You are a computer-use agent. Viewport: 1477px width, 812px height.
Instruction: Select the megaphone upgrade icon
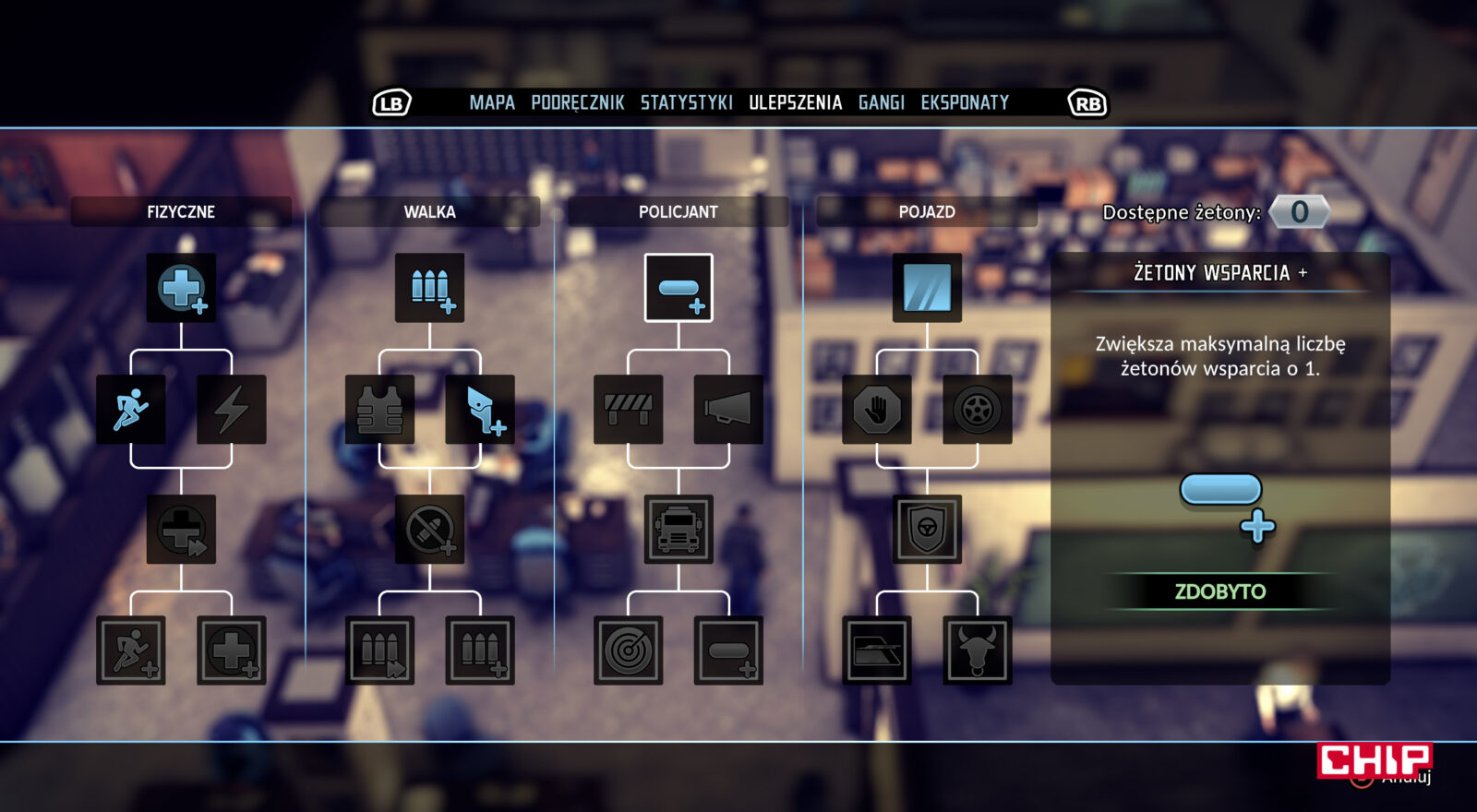(728, 409)
